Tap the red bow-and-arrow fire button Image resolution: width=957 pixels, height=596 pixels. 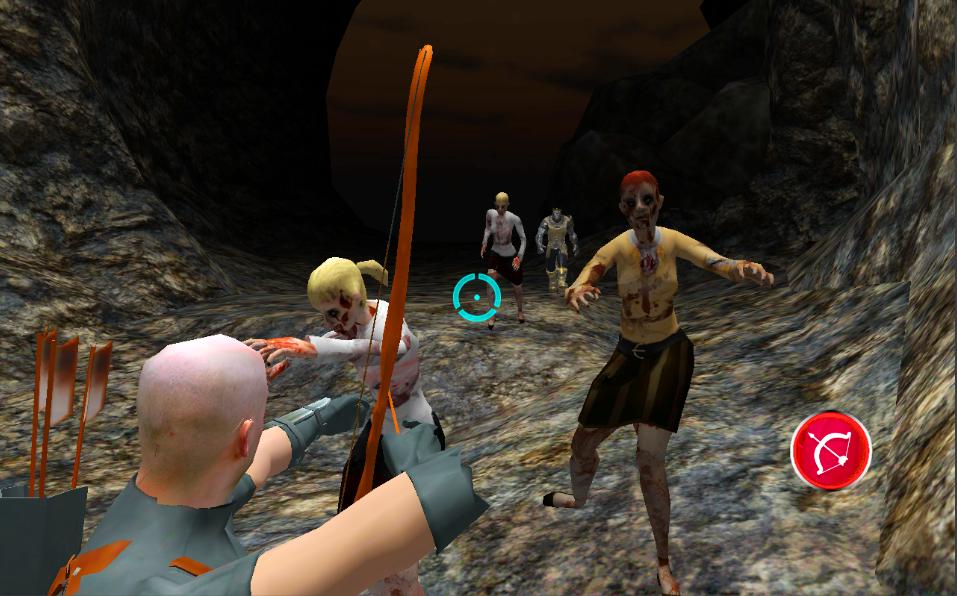(830, 451)
